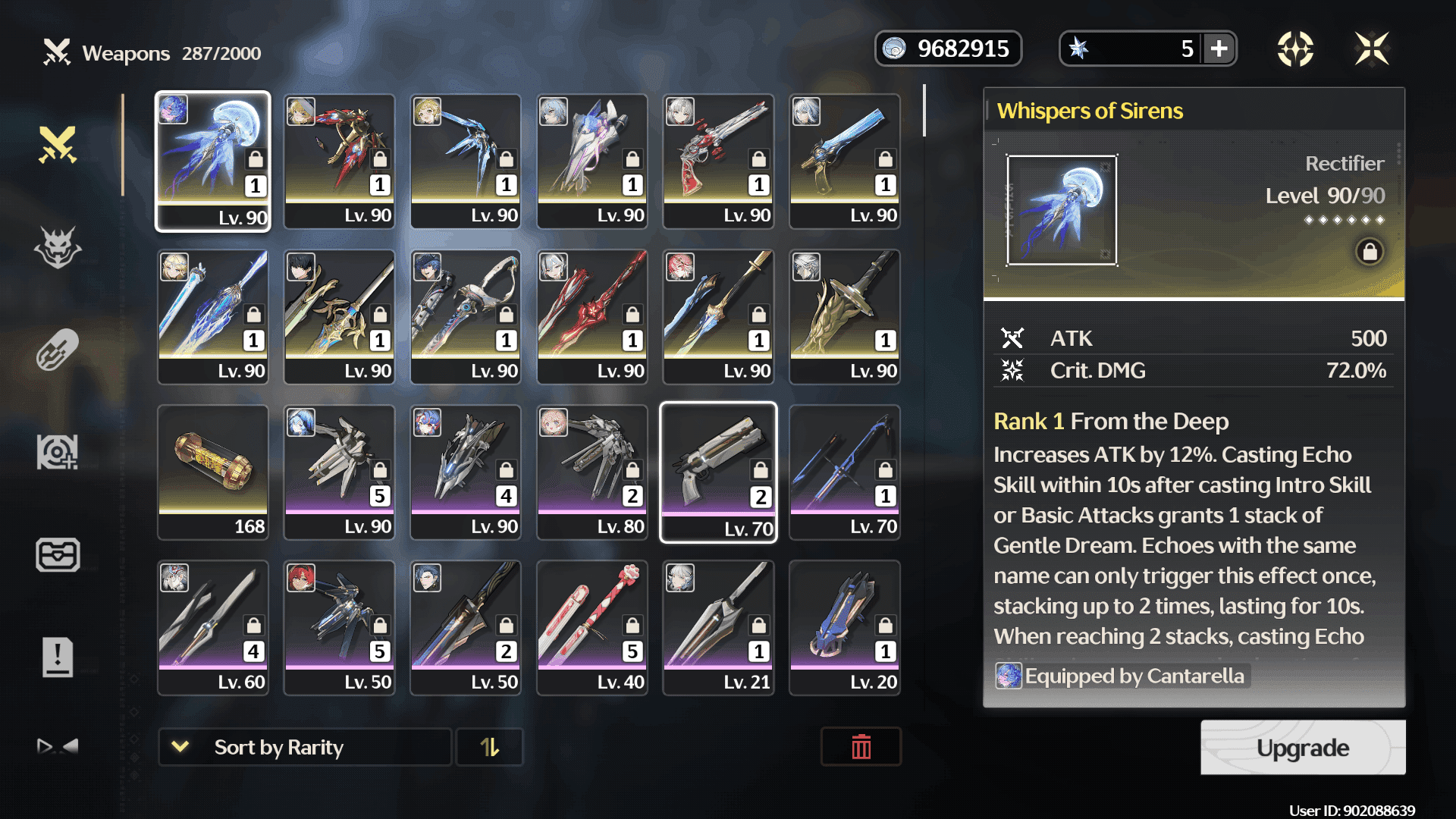The image size is (1456, 819).
Task: Select the Lv. 21 weapon slot
Action: (718, 628)
